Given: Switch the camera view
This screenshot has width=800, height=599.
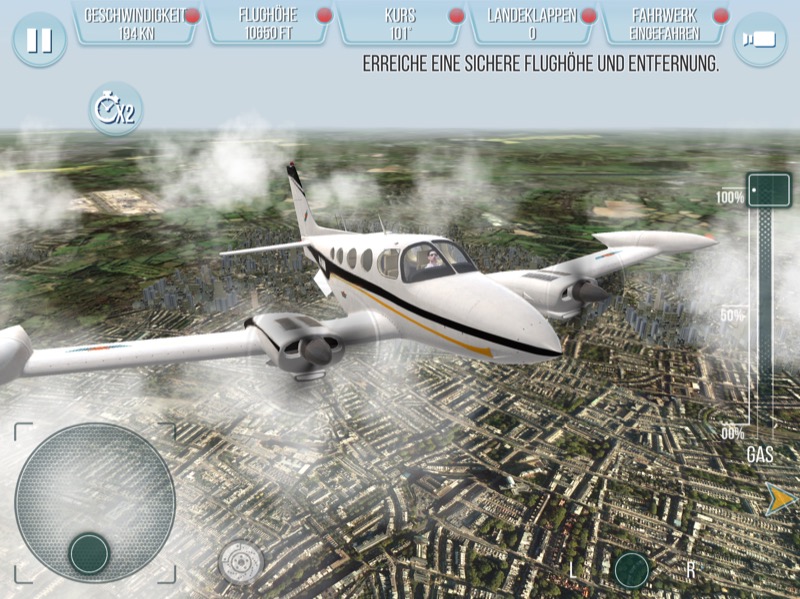Looking at the screenshot, I should click(759, 40).
